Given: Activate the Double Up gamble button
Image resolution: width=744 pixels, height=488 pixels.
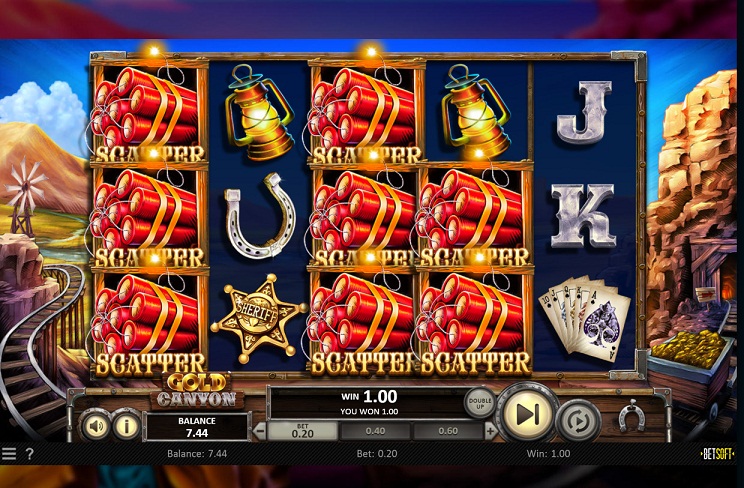Looking at the screenshot, I should click(479, 402).
